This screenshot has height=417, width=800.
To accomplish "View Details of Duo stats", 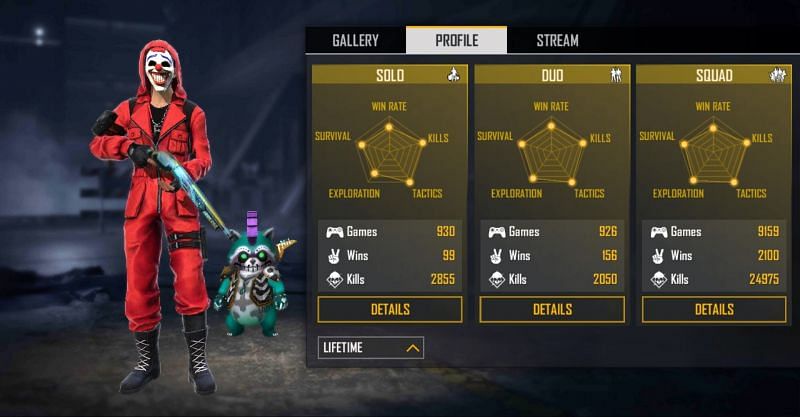I will click(x=552, y=309).
